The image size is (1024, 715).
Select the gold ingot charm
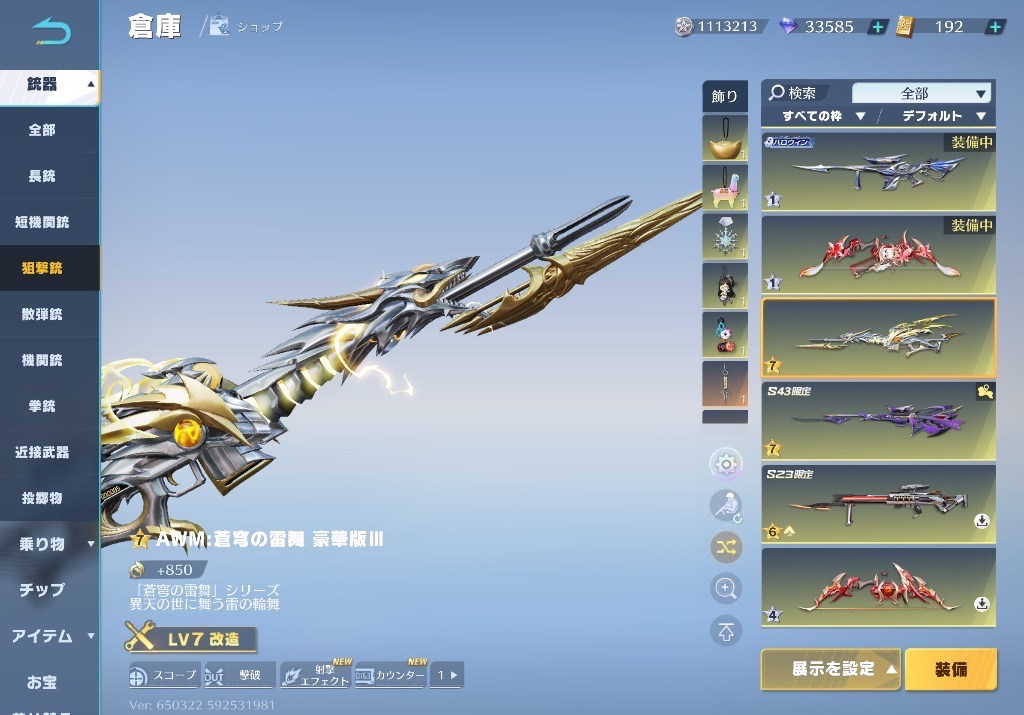point(725,138)
